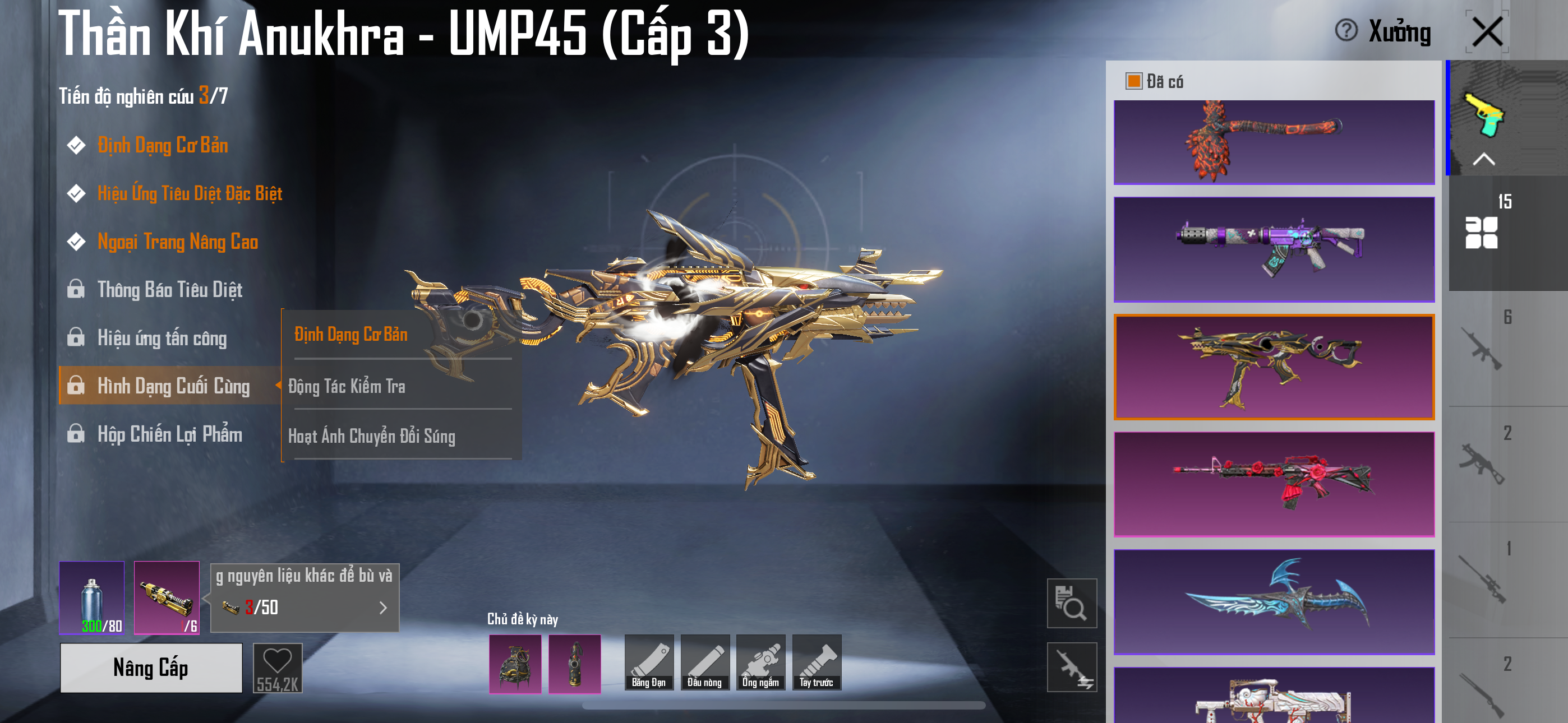
Task: Select Ngoại Trang Nâng Cao stage
Action: [x=178, y=242]
